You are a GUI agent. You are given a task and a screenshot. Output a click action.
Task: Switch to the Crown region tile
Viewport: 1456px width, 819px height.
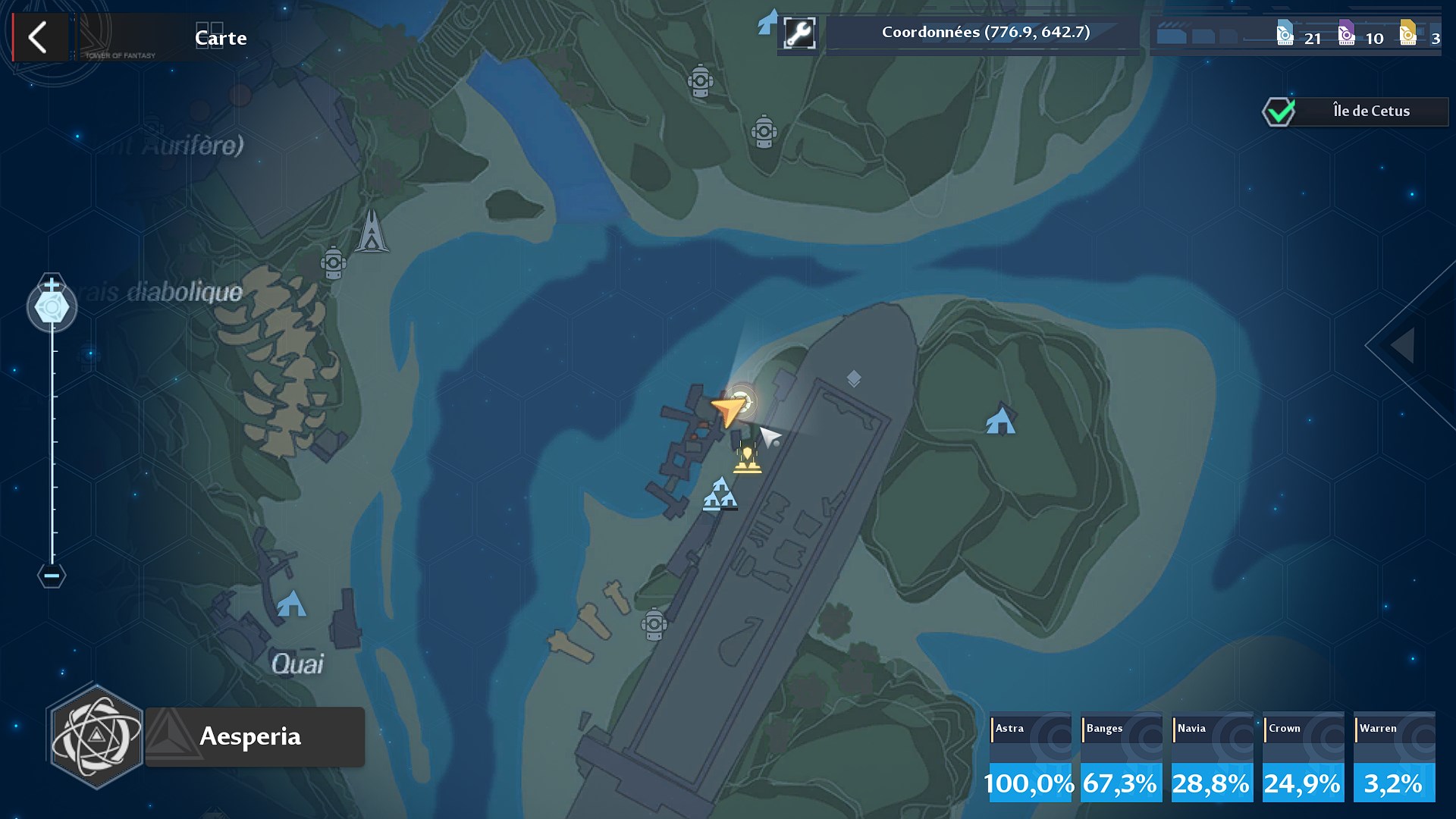(1303, 757)
